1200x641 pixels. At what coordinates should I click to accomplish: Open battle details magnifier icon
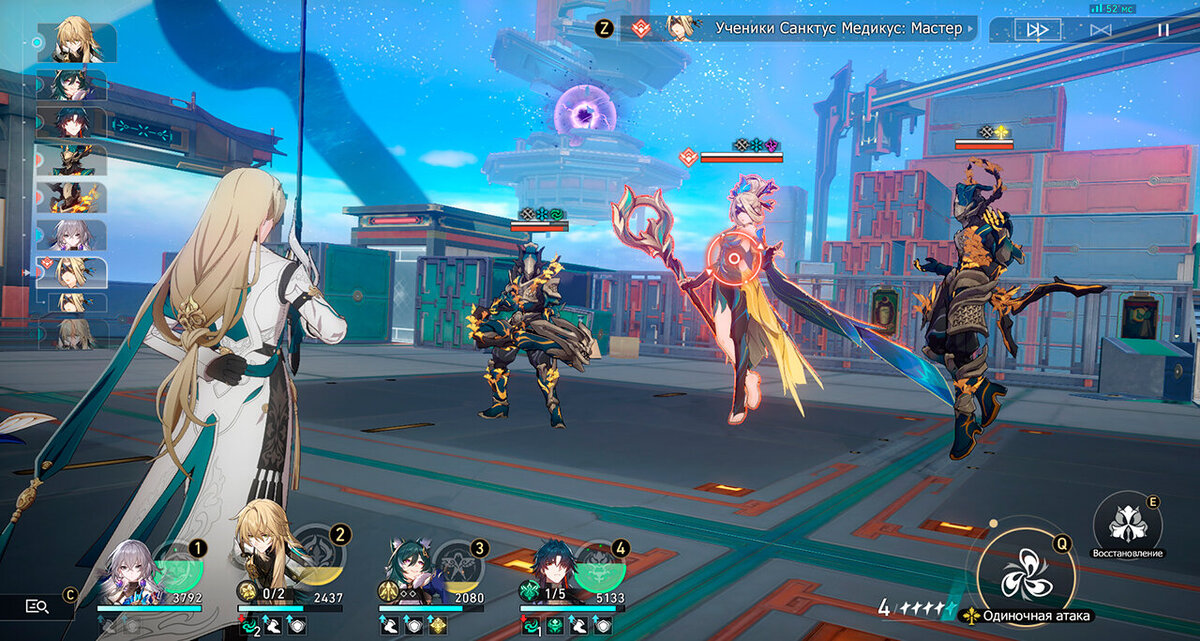click(37, 605)
